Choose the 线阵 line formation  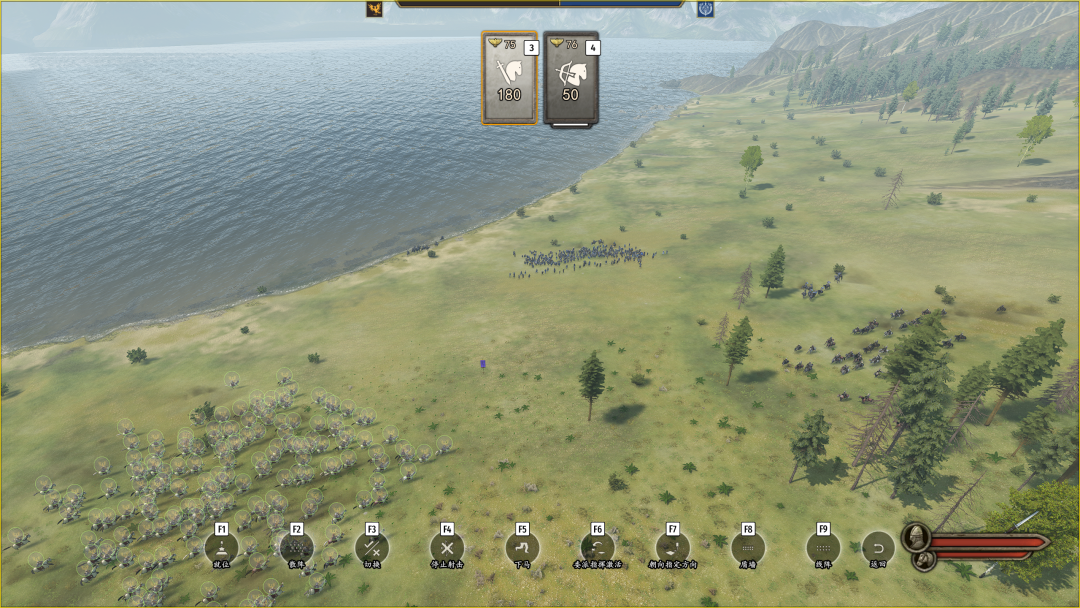click(x=823, y=547)
